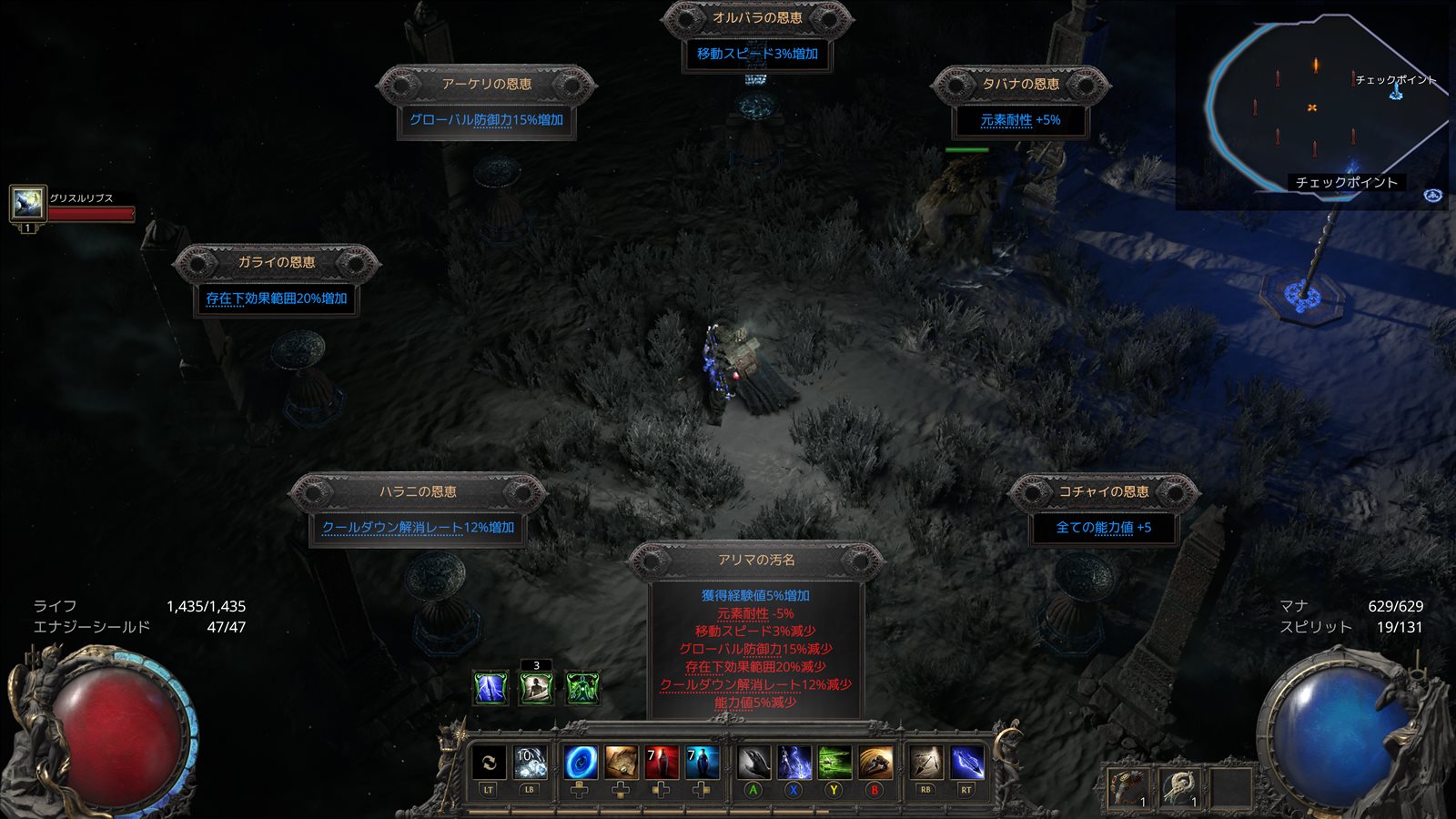
Task: Click the lightning bolt buff icon
Action: 490,688
